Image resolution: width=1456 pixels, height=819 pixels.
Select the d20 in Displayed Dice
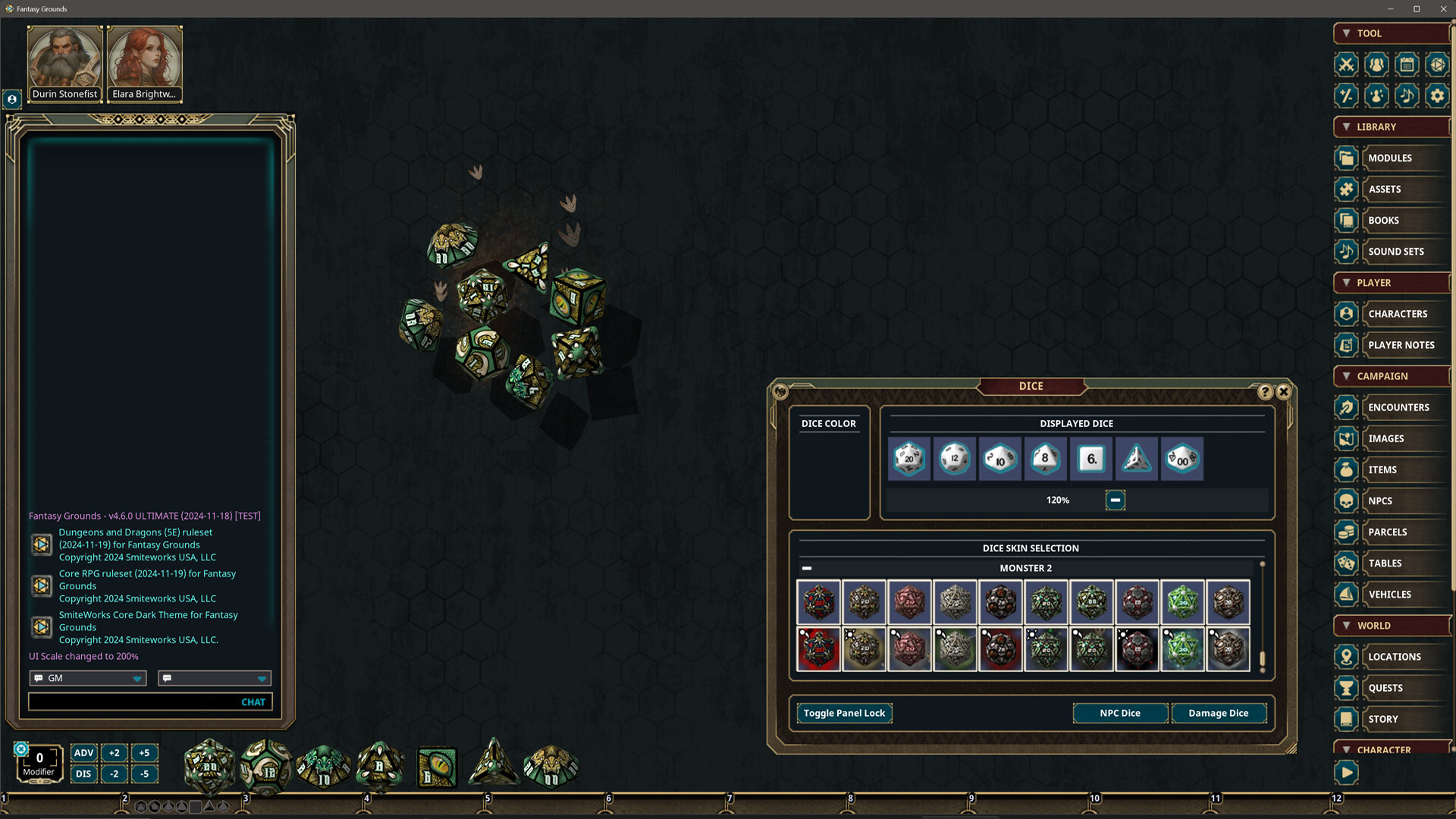tap(908, 459)
